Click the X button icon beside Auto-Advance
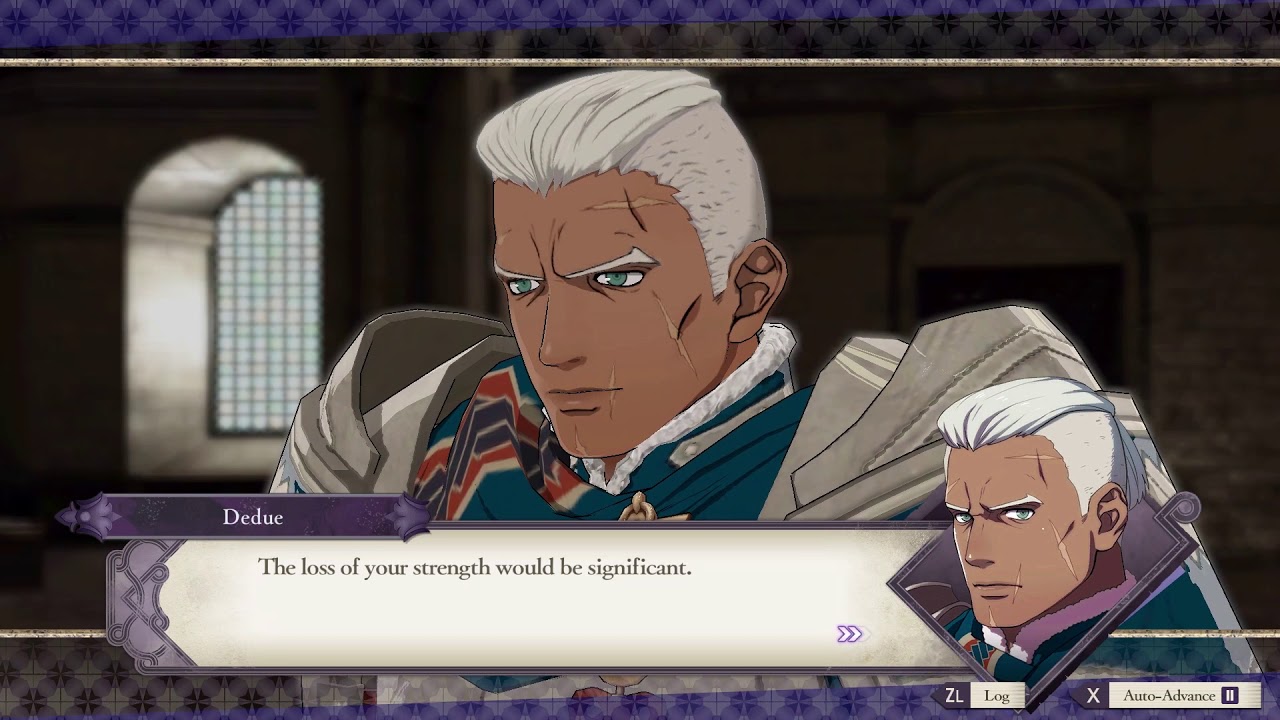1280x720 pixels. click(x=1094, y=695)
